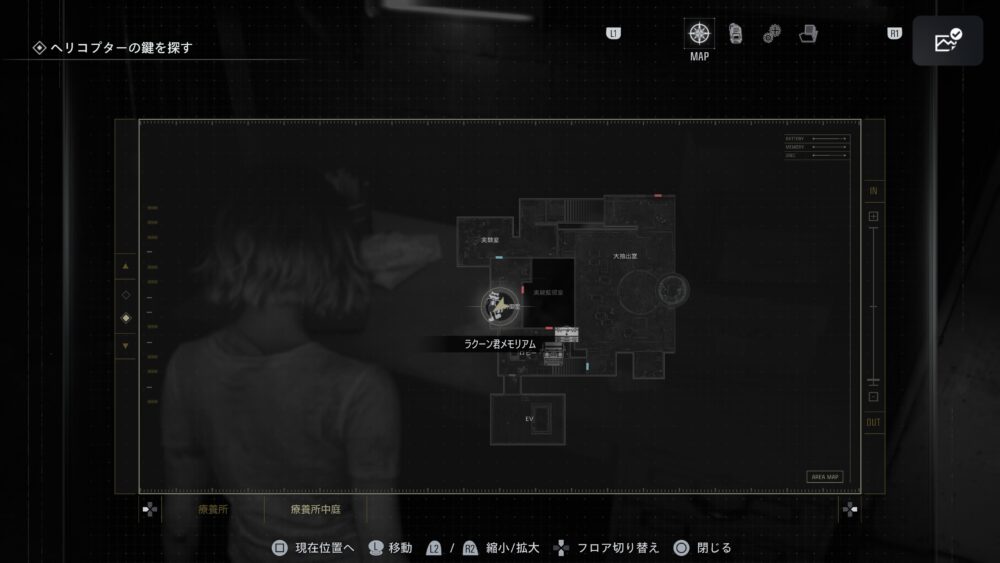Switch to the inventory vest tab
The image size is (1000, 563).
coord(735,34)
